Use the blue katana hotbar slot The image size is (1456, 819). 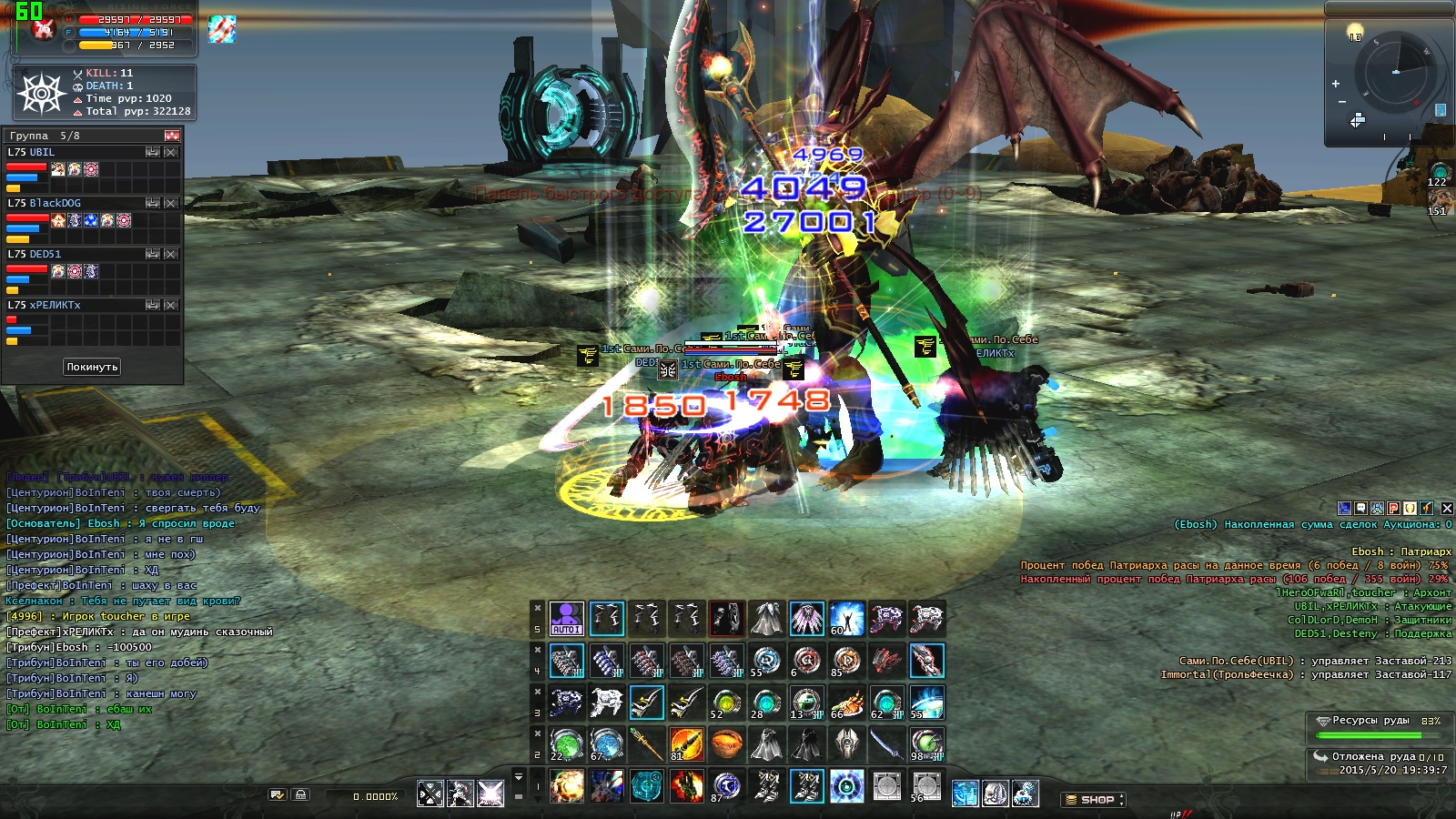coord(886,744)
